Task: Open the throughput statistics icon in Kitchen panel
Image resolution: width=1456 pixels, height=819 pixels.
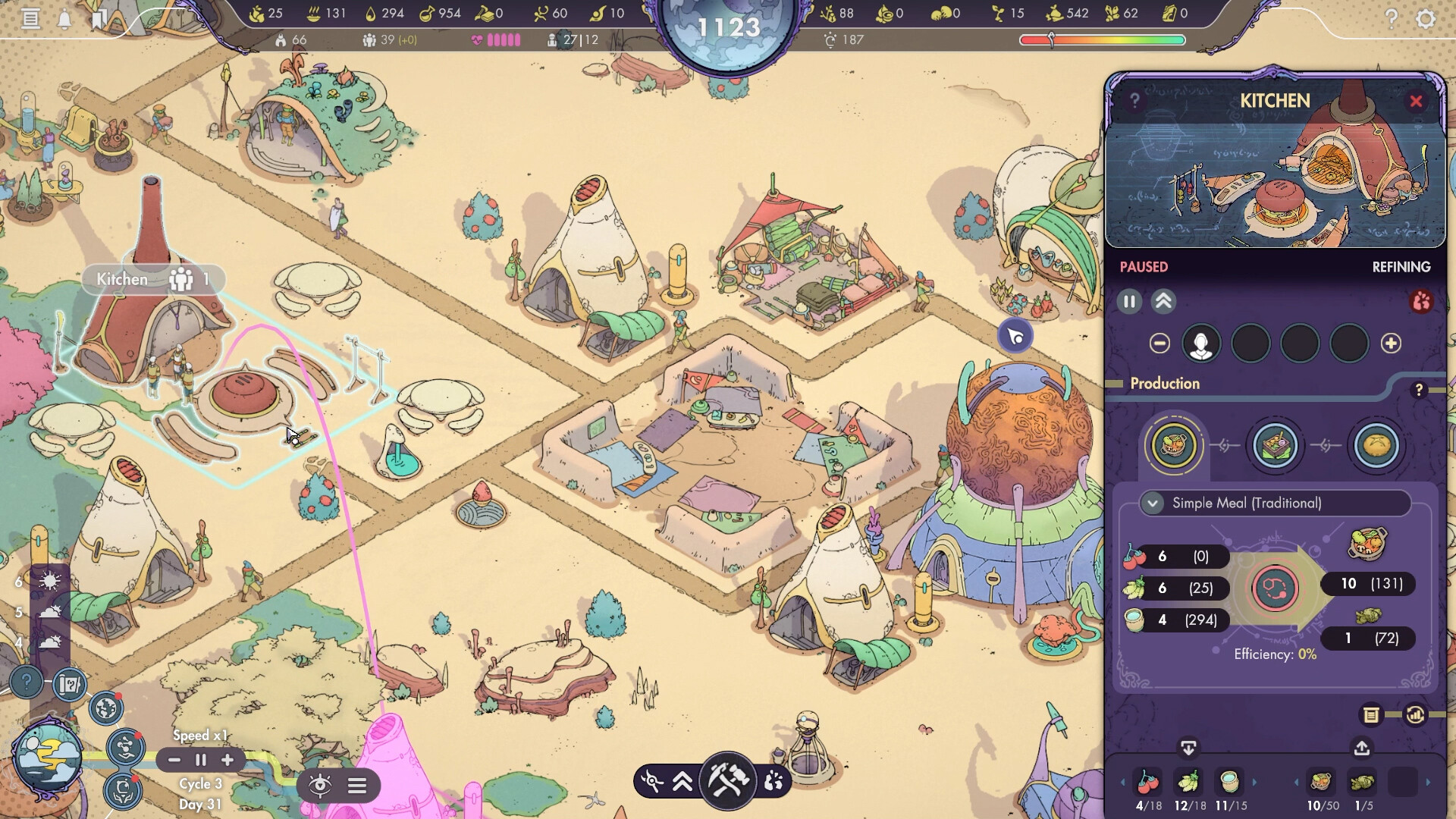Action: pyautogui.click(x=1415, y=714)
